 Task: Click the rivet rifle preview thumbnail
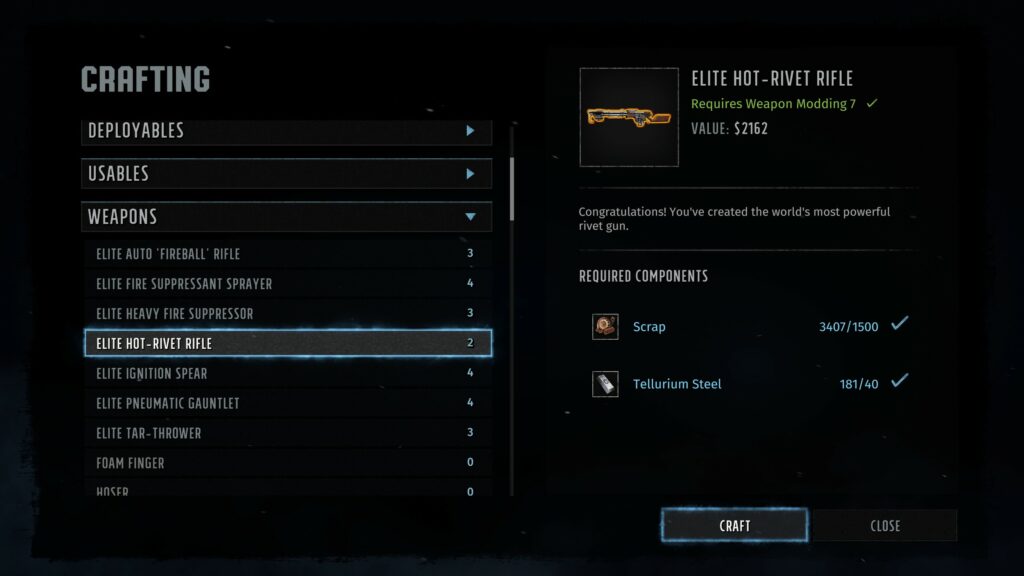tap(629, 117)
